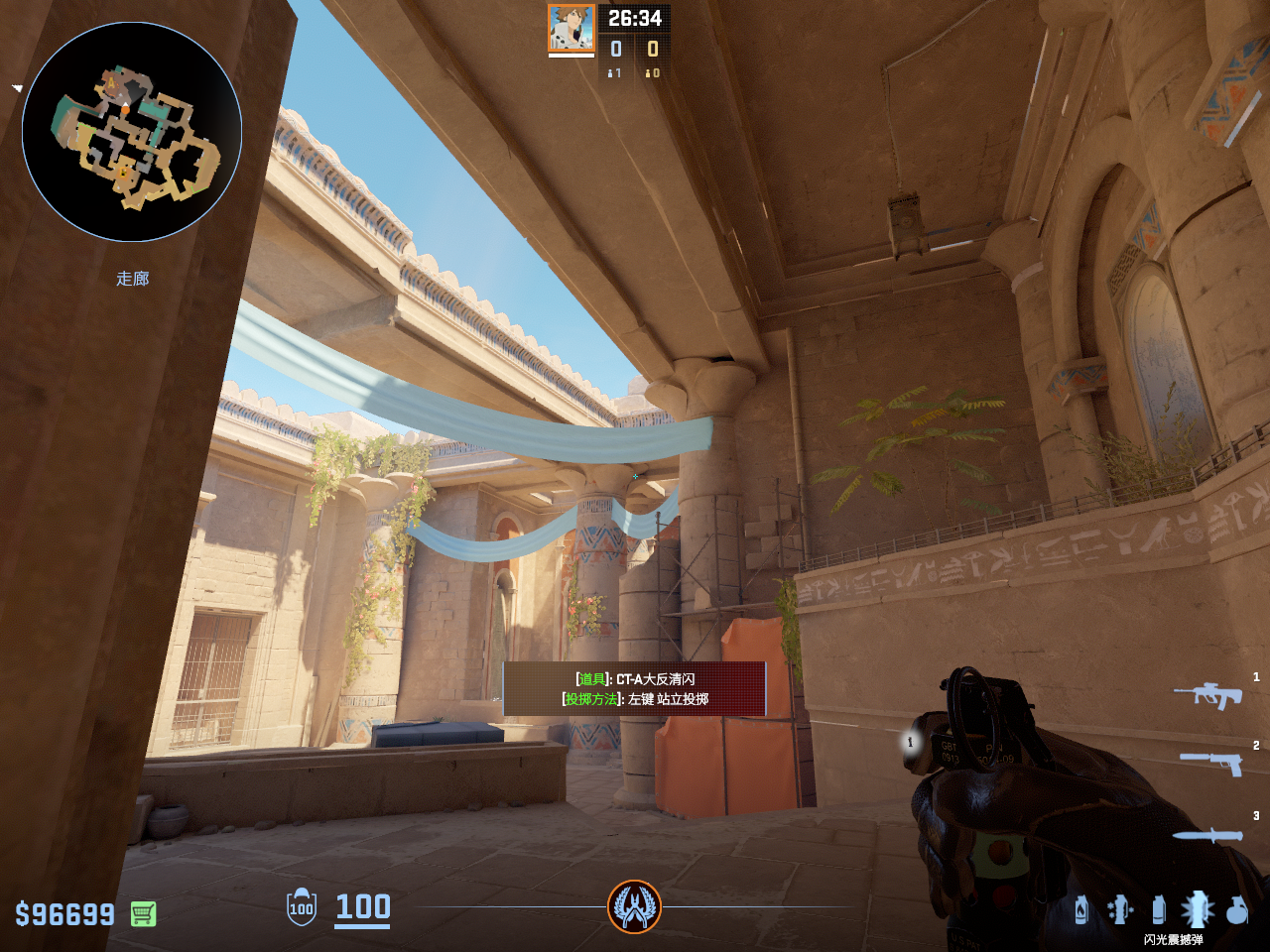The width and height of the screenshot is (1270, 952).
Task: Equip the knife in slot 3
Action: pos(1207,836)
